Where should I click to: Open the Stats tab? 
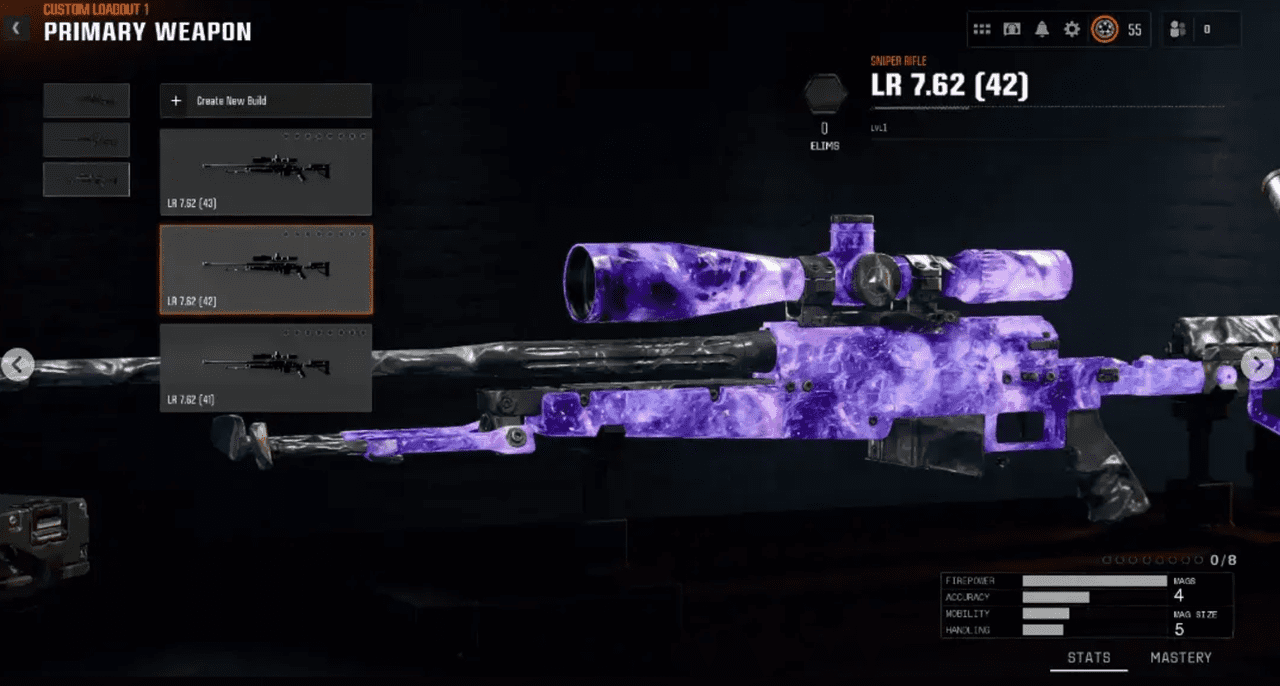pos(1088,657)
